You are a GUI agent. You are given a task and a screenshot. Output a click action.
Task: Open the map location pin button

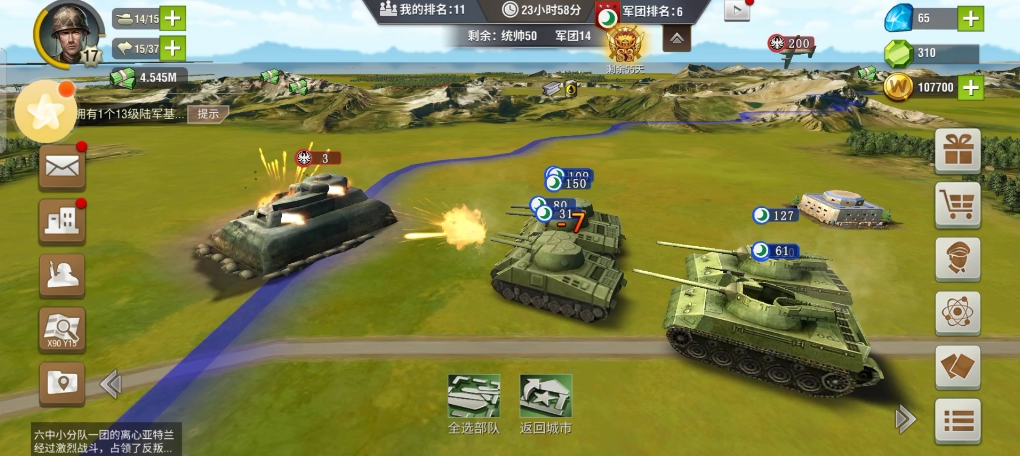[x=62, y=383]
